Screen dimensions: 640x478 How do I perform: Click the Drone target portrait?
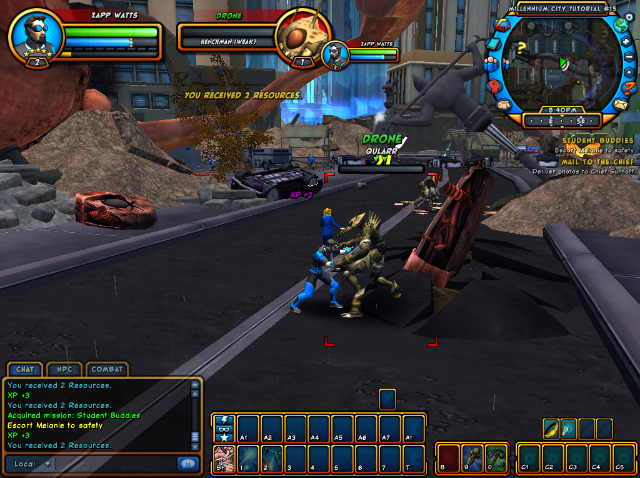(x=296, y=39)
